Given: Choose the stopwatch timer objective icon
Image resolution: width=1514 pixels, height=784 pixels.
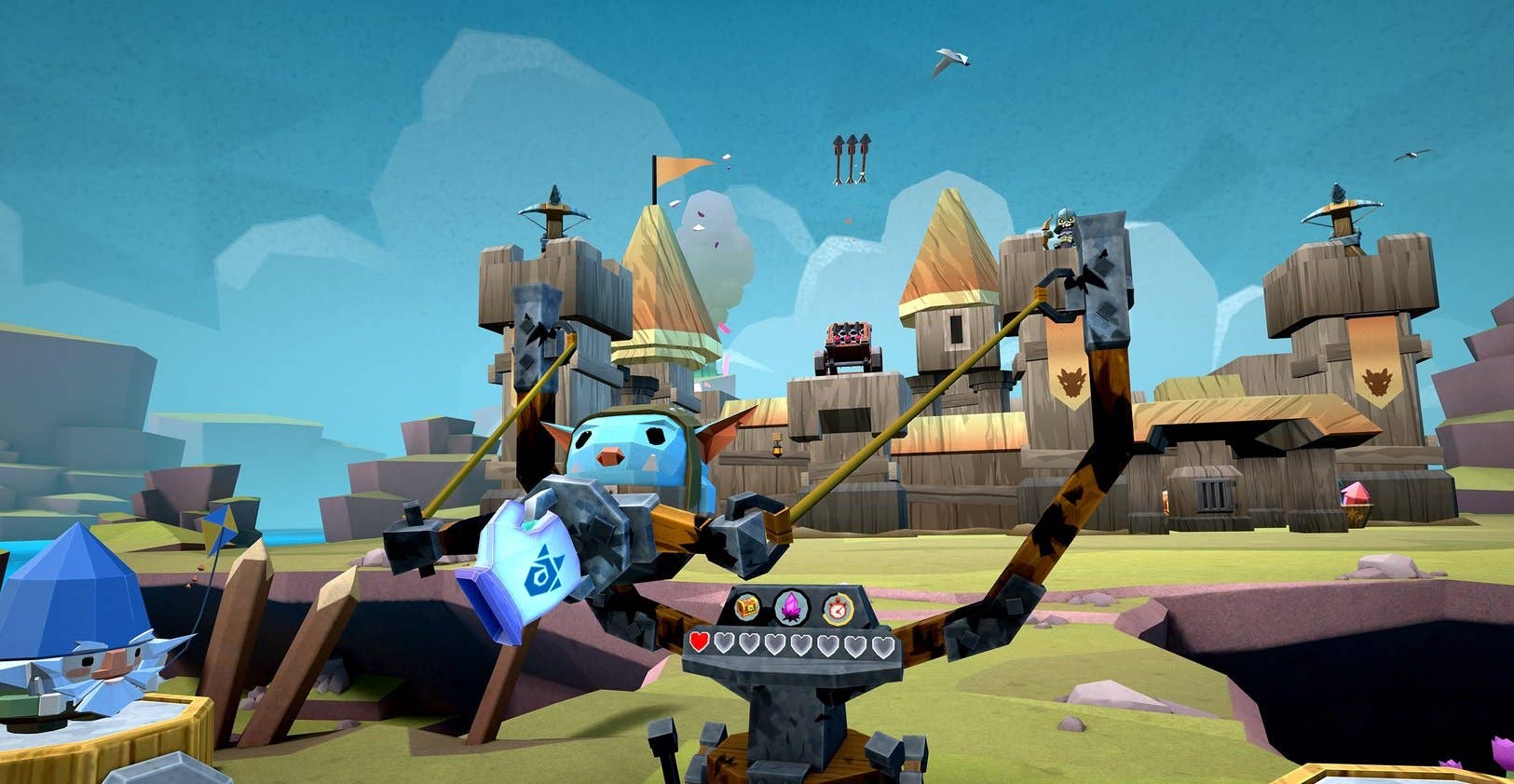Looking at the screenshot, I should point(838,609).
